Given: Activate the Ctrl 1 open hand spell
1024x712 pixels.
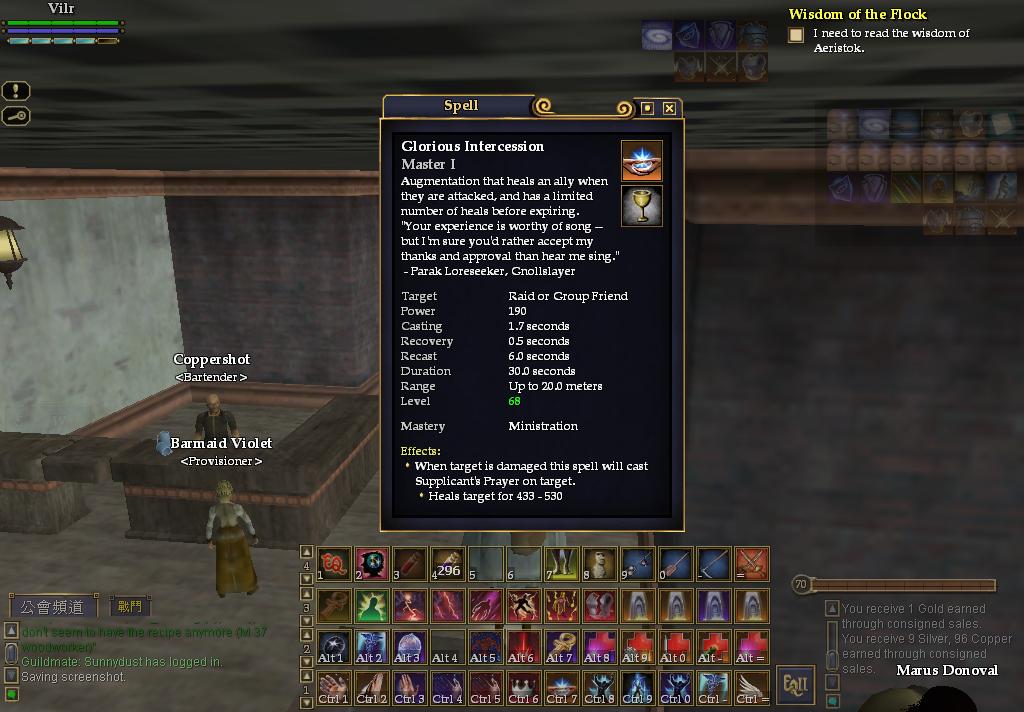Looking at the screenshot, I should point(333,687).
